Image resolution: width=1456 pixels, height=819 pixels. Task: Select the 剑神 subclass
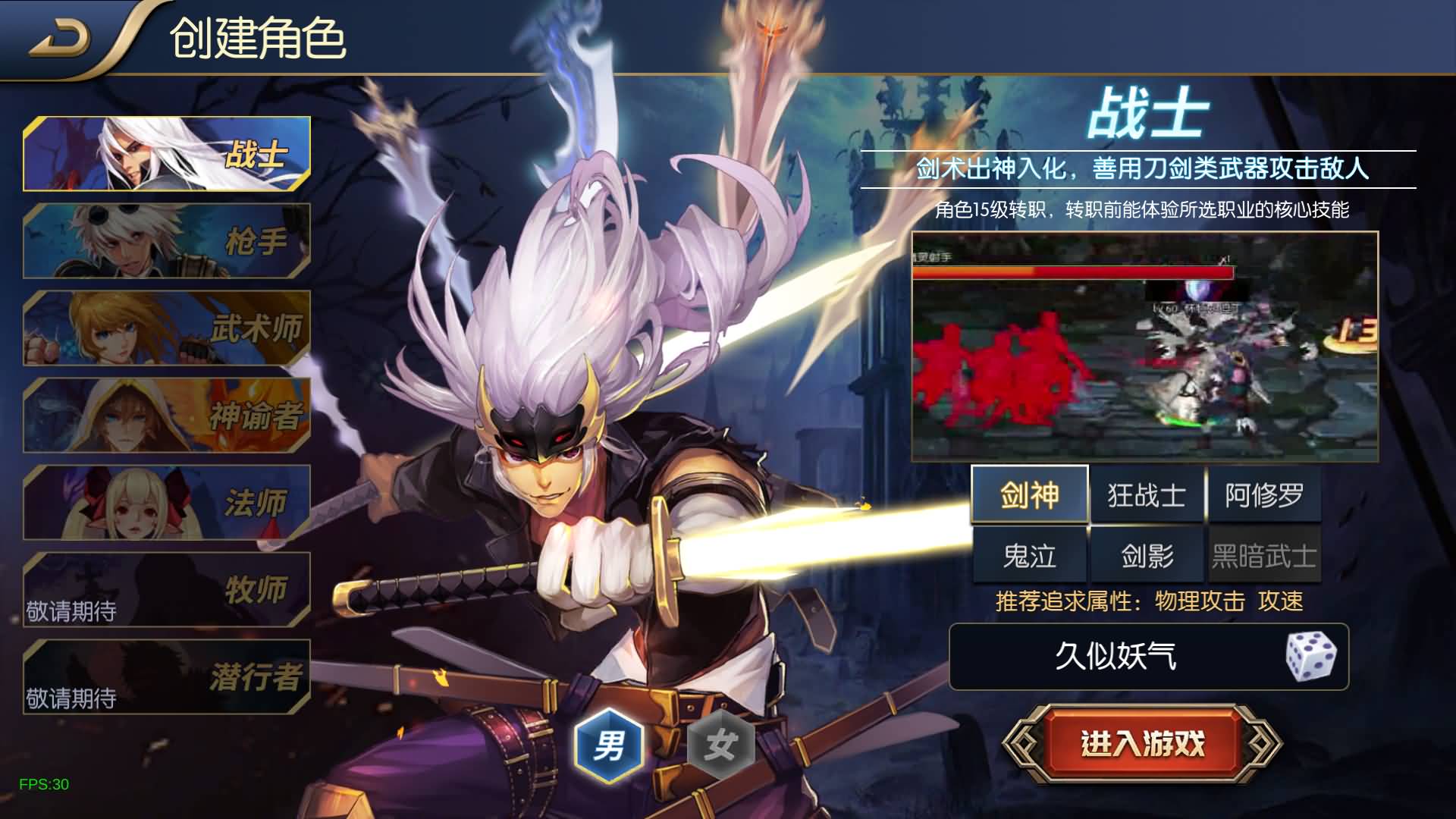[x=1031, y=494]
